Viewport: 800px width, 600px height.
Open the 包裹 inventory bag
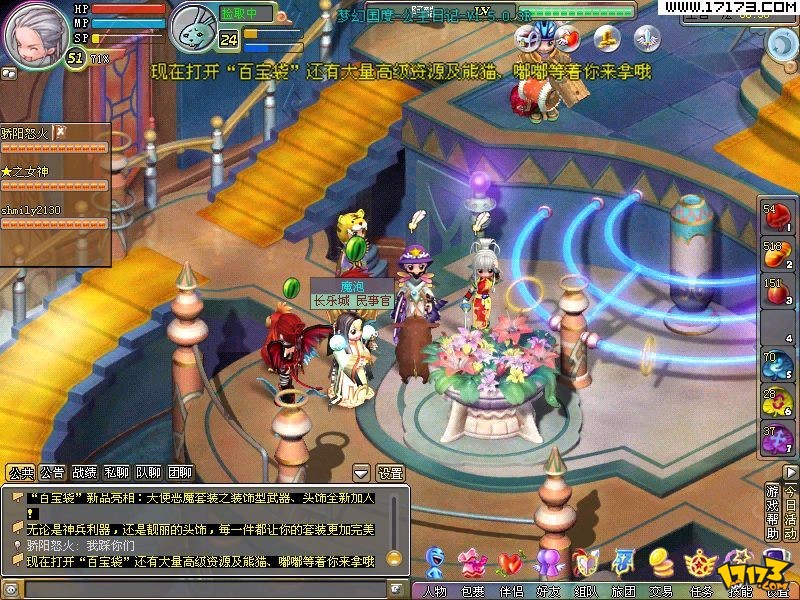pos(471,591)
